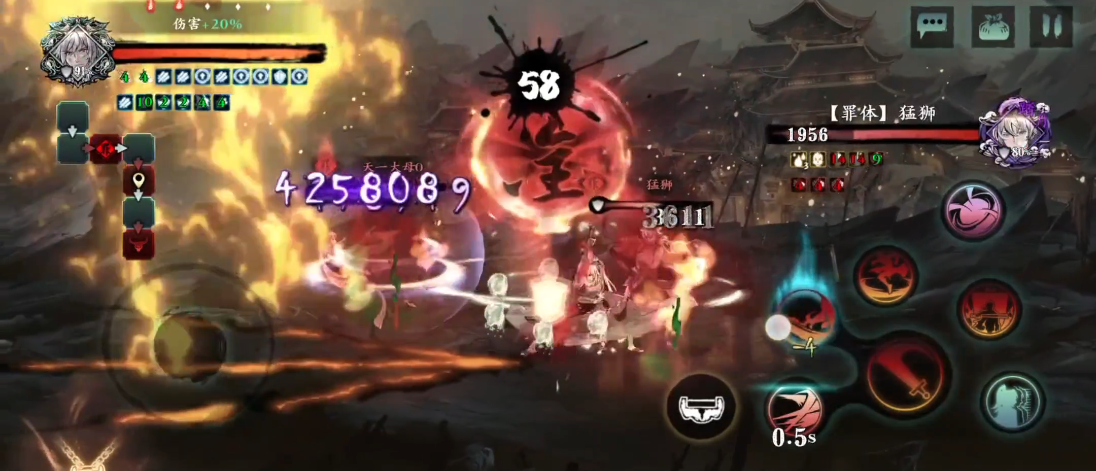Open the chat speech-bubble button
Viewport: 1096px width, 471px height.
(931, 26)
